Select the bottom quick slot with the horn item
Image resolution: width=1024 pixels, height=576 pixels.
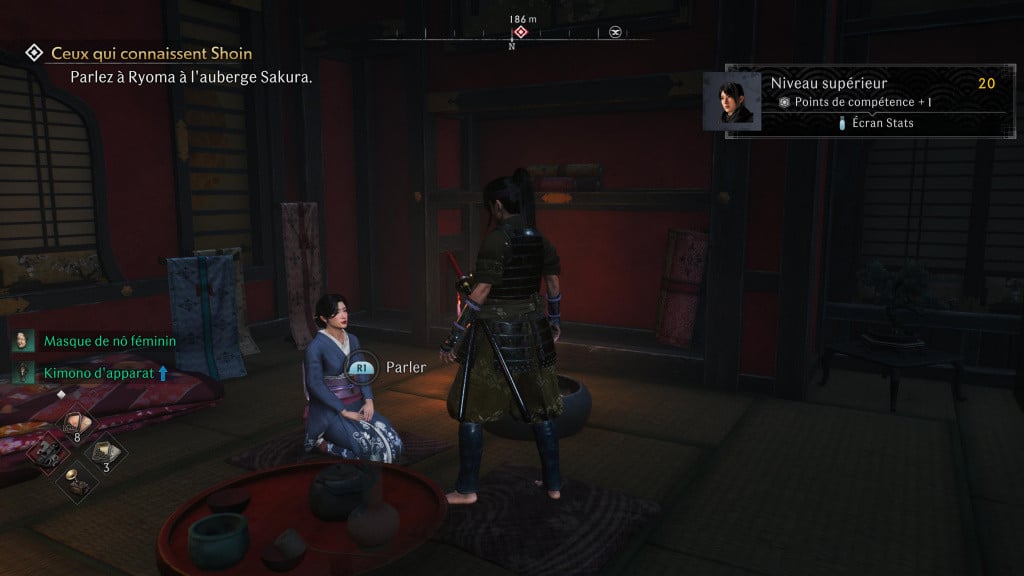pos(75,478)
